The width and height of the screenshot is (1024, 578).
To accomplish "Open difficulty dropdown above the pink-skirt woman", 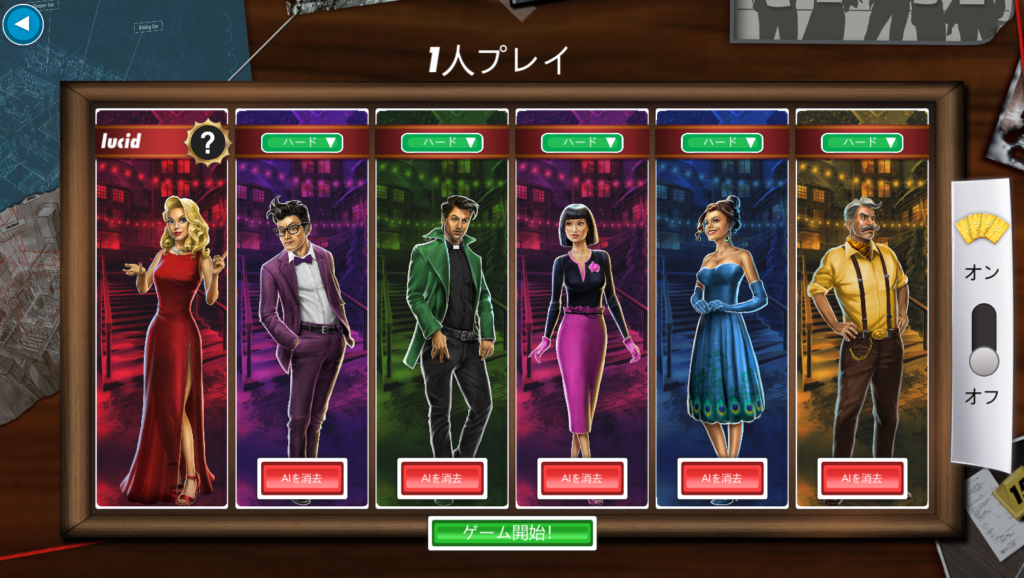I will (x=582, y=142).
